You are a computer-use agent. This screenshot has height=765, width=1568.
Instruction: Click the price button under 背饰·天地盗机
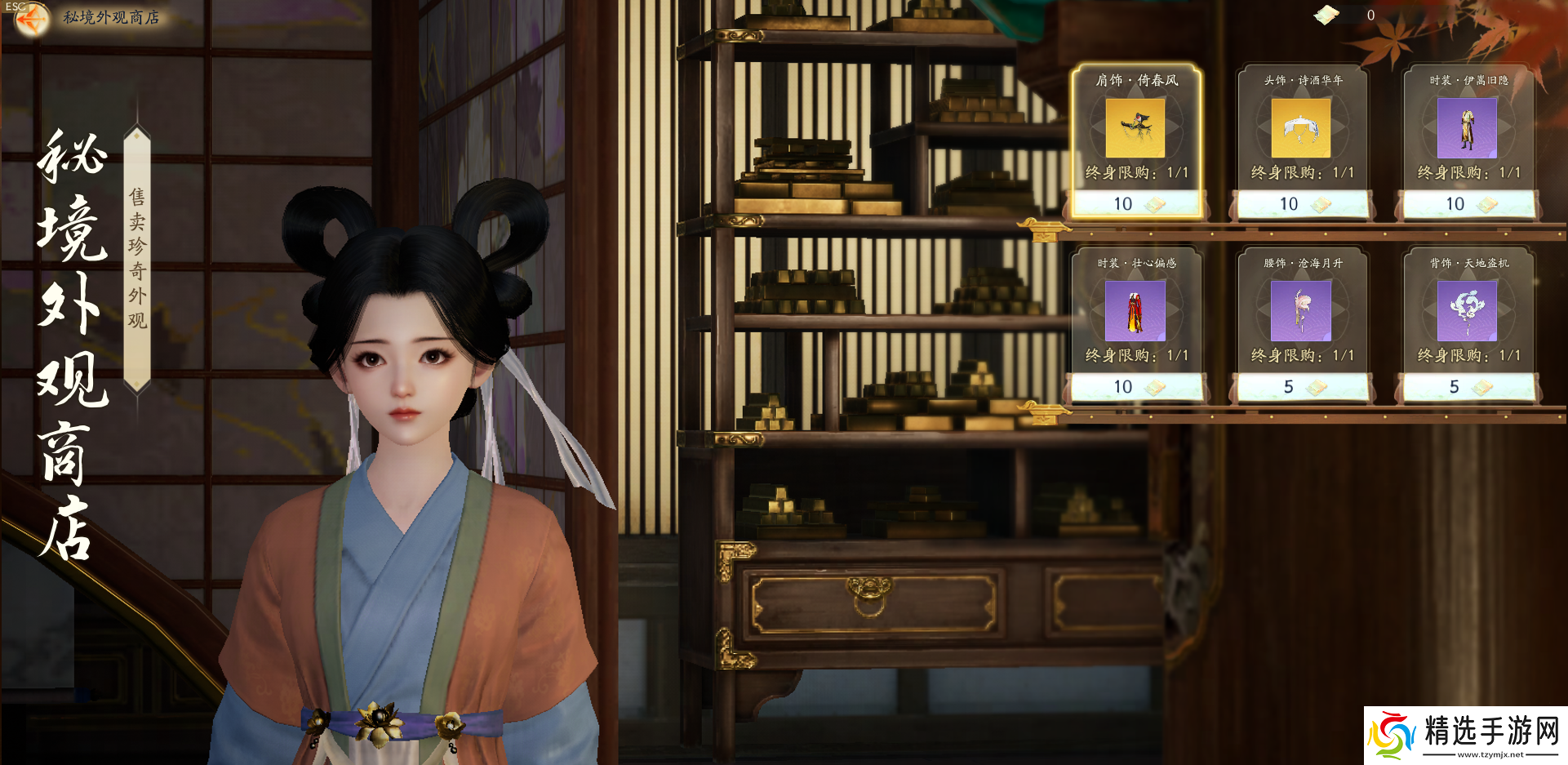(x=1468, y=387)
